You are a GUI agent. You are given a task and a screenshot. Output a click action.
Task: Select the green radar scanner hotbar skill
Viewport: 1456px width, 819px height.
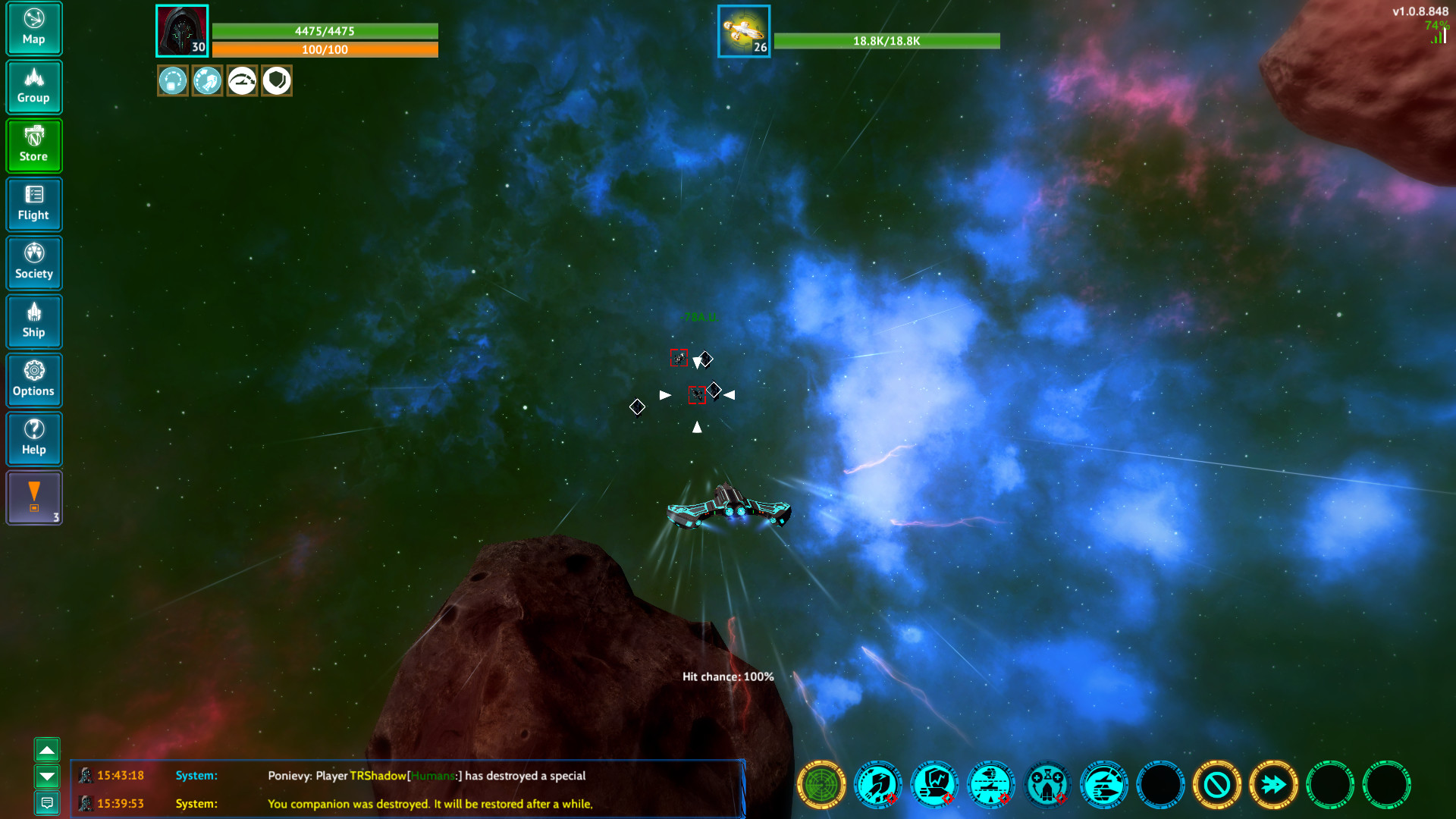[823, 786]
